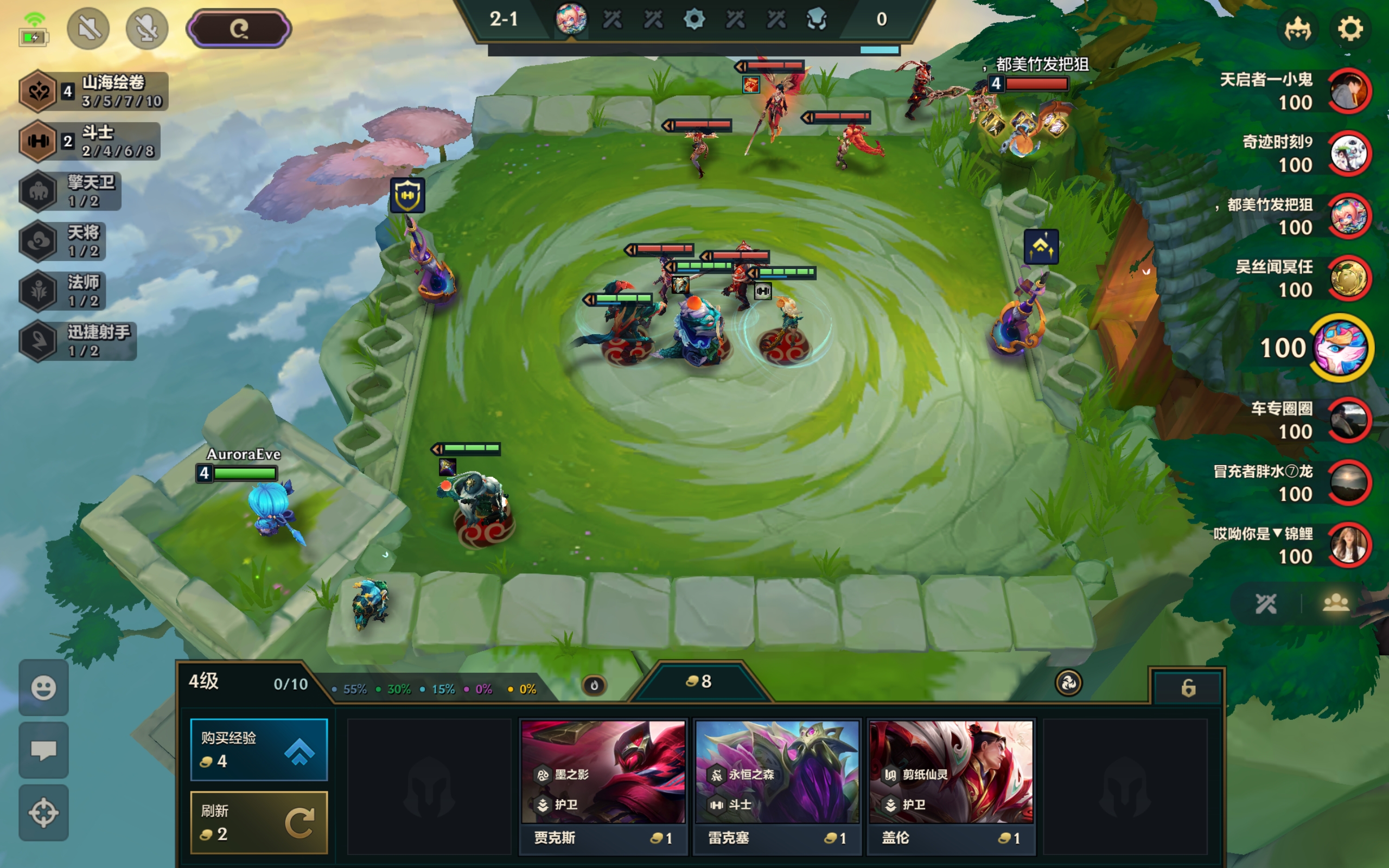Switch to the players list tab
Viewport: 1389px width, 868px height.
point(1336,603)
